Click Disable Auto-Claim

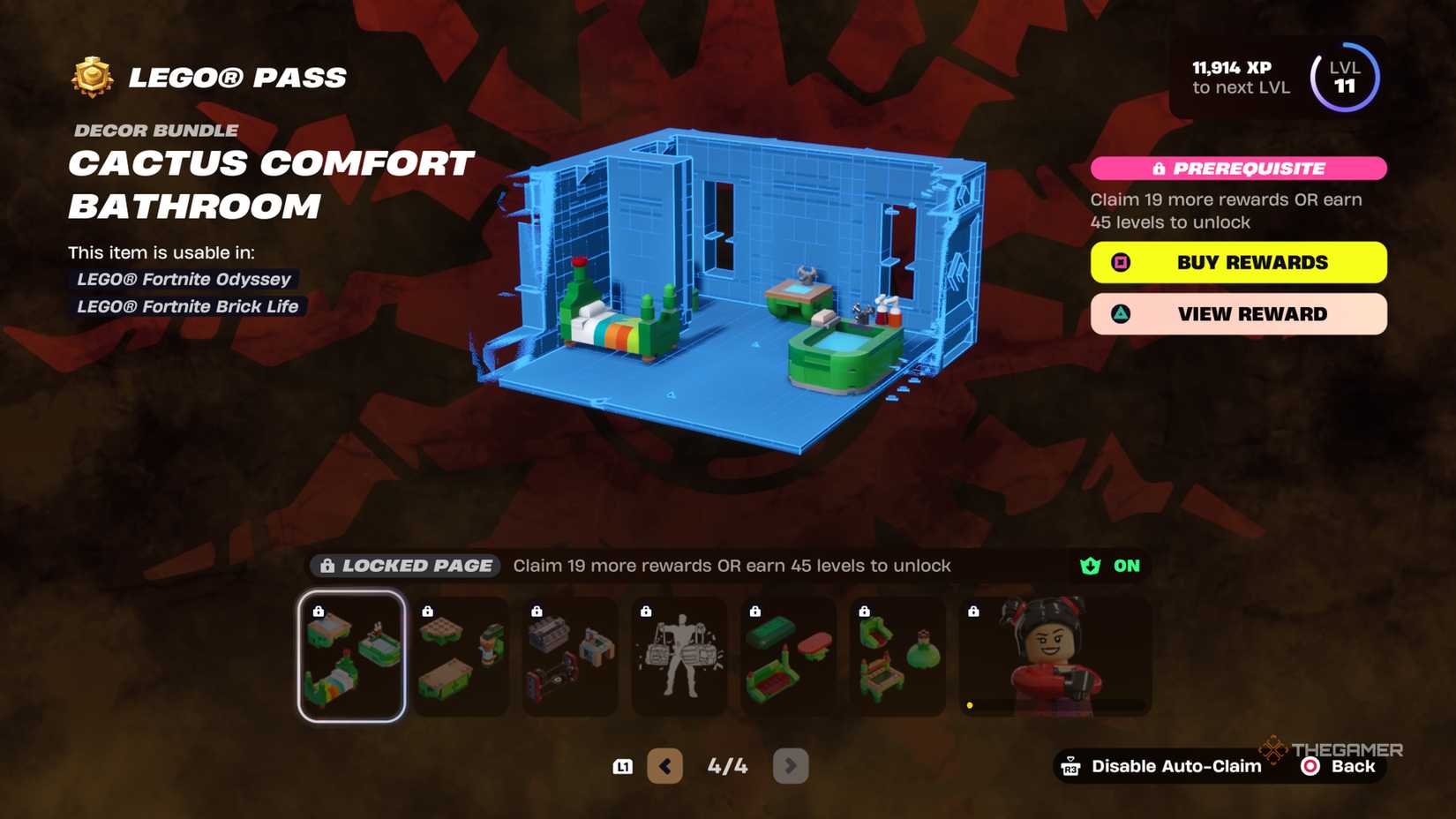tap(1175, 766)
